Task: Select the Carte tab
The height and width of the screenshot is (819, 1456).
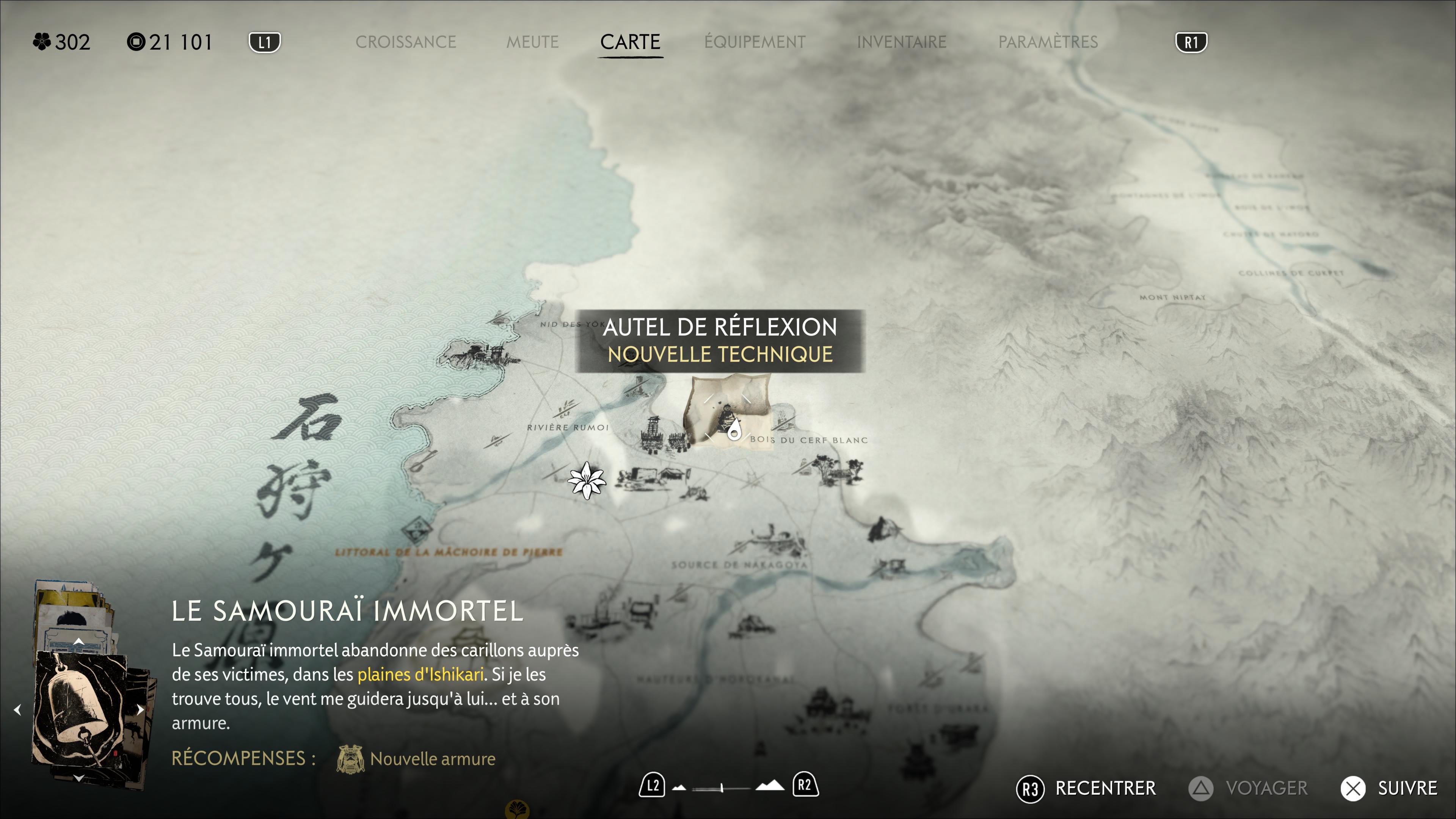Action: 630,42
